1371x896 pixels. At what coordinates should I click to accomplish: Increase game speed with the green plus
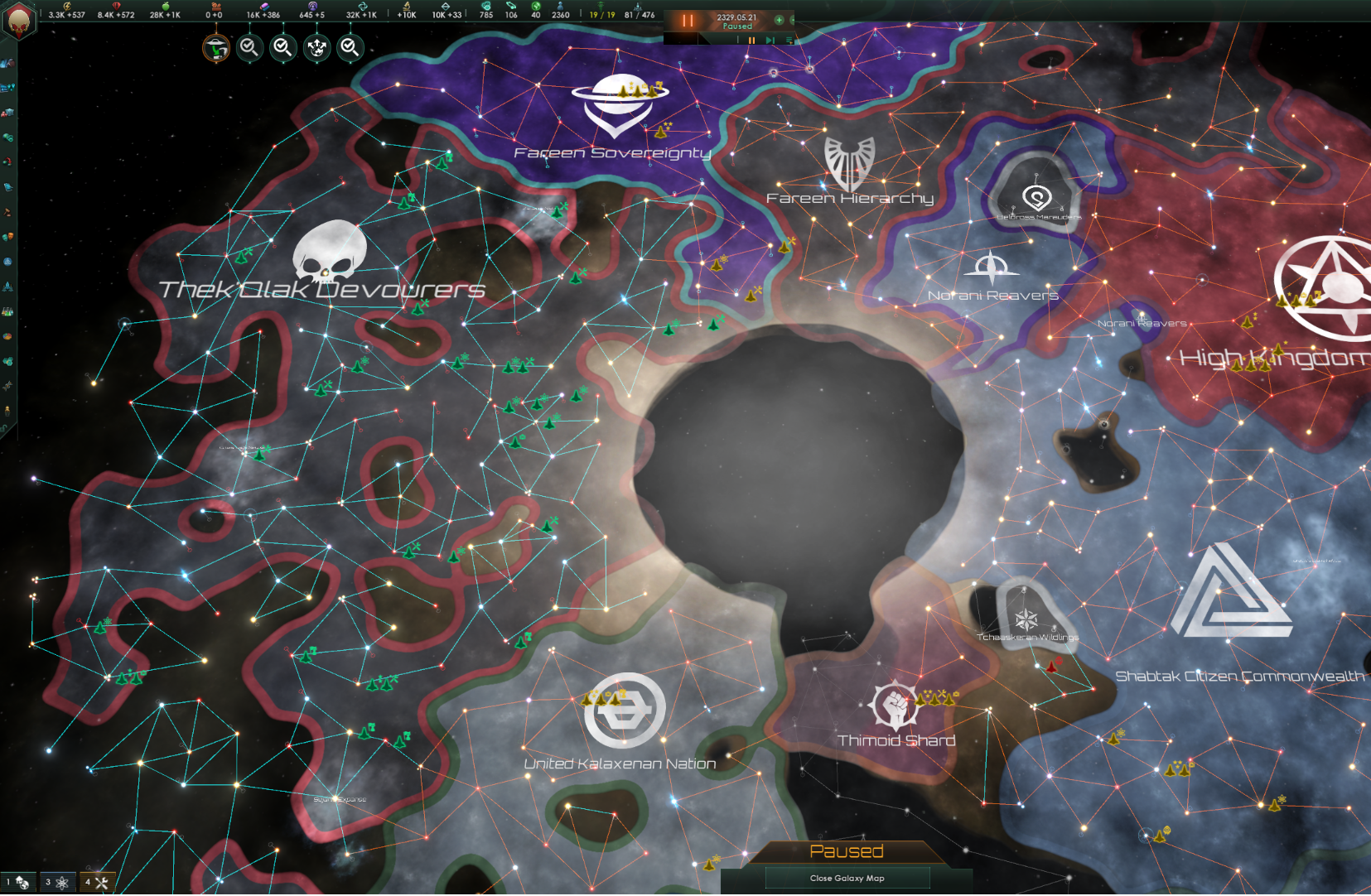tap(779, 20)
